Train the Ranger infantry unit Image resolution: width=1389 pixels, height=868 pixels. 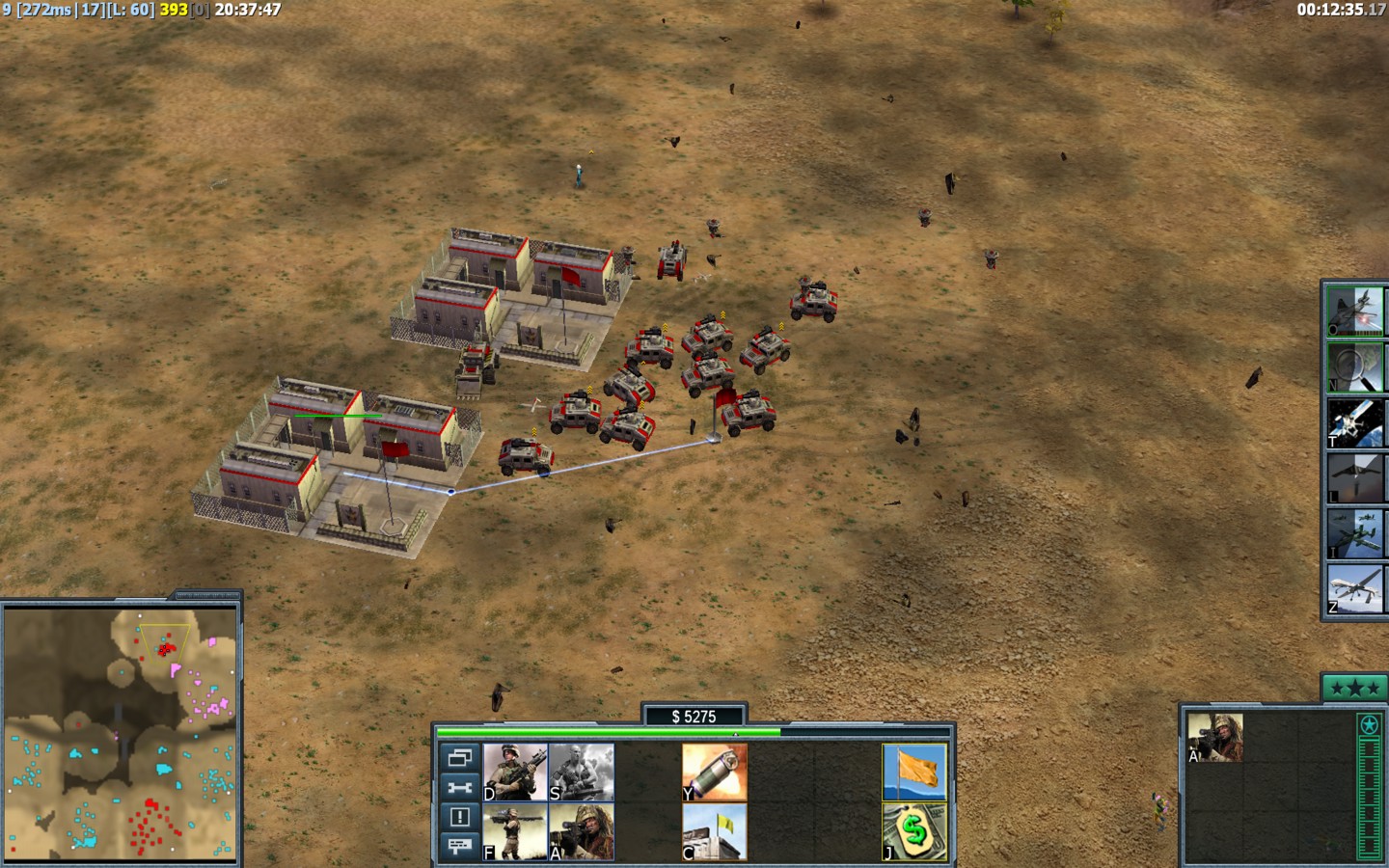click(x=515, y=773)
